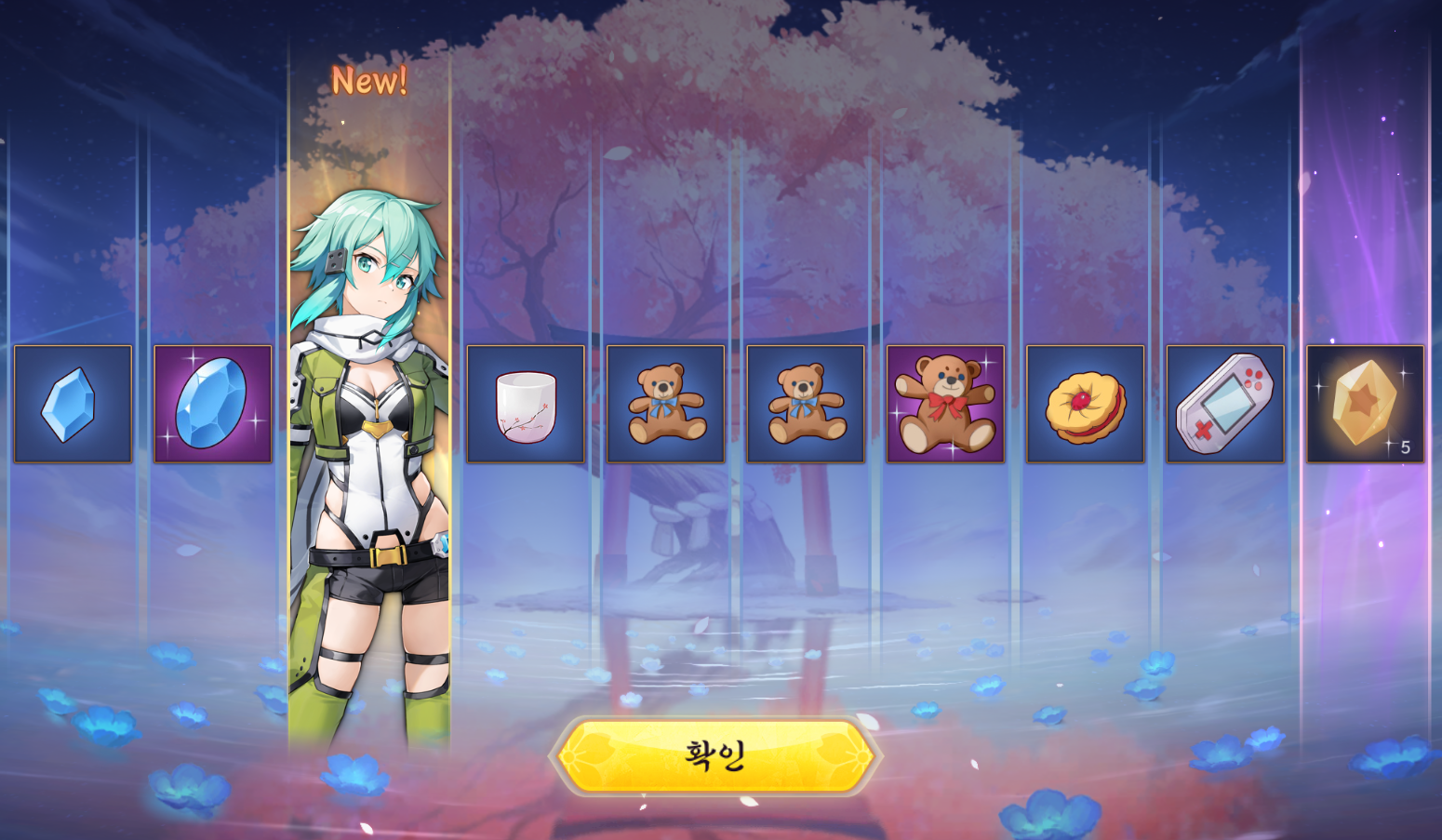This screenshot has width=1442, height=840.
Task: Select the golden star crystal with quantity five
Action: [x=1365, y=402]
